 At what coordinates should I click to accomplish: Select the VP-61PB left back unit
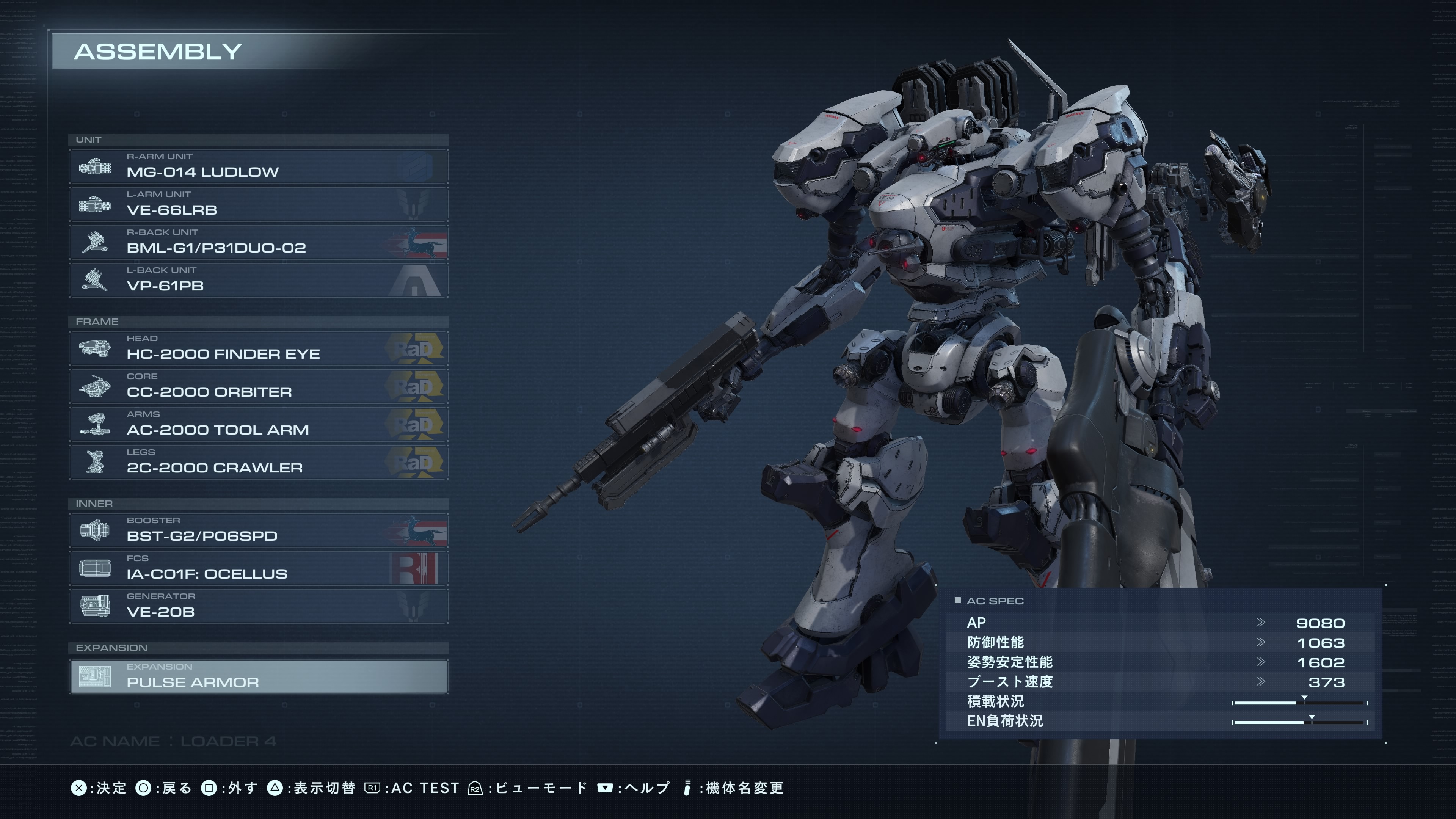258,280
